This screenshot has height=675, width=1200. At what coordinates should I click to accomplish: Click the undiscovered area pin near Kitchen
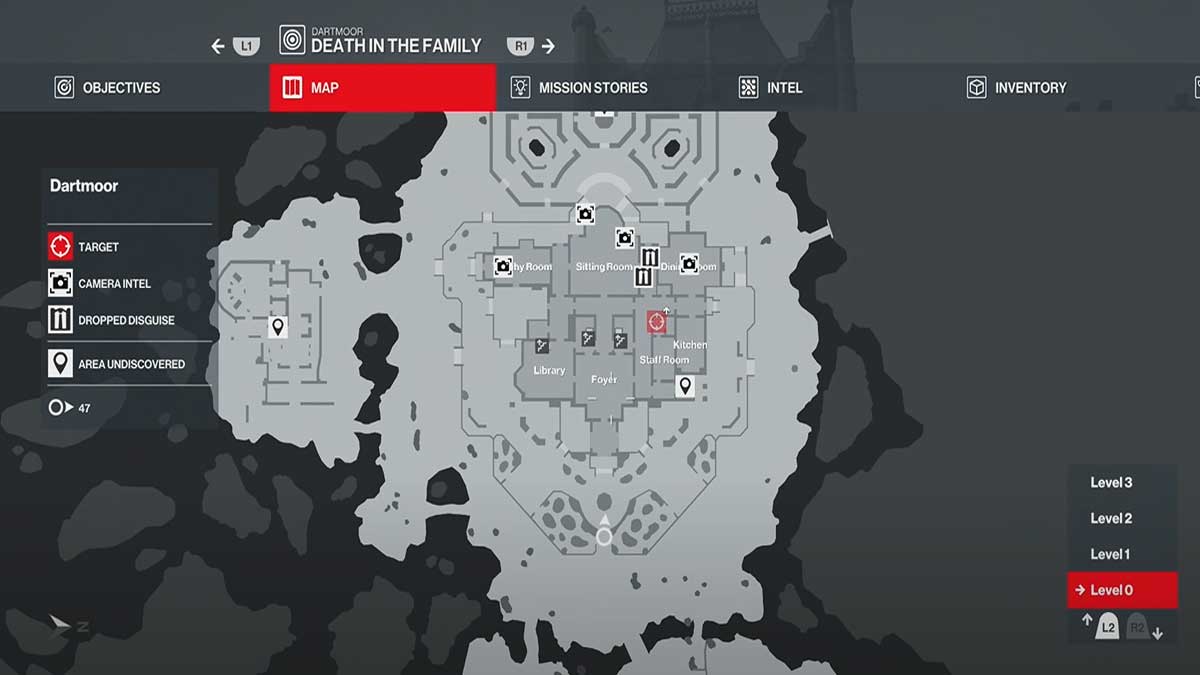coord(686,386)
